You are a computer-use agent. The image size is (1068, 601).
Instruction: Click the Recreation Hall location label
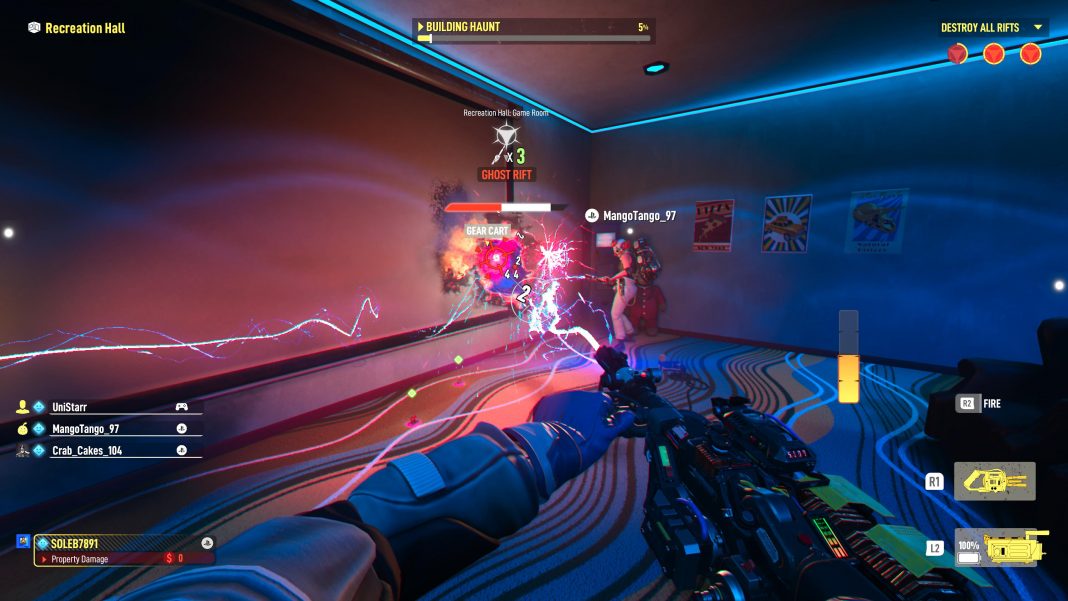85,28
